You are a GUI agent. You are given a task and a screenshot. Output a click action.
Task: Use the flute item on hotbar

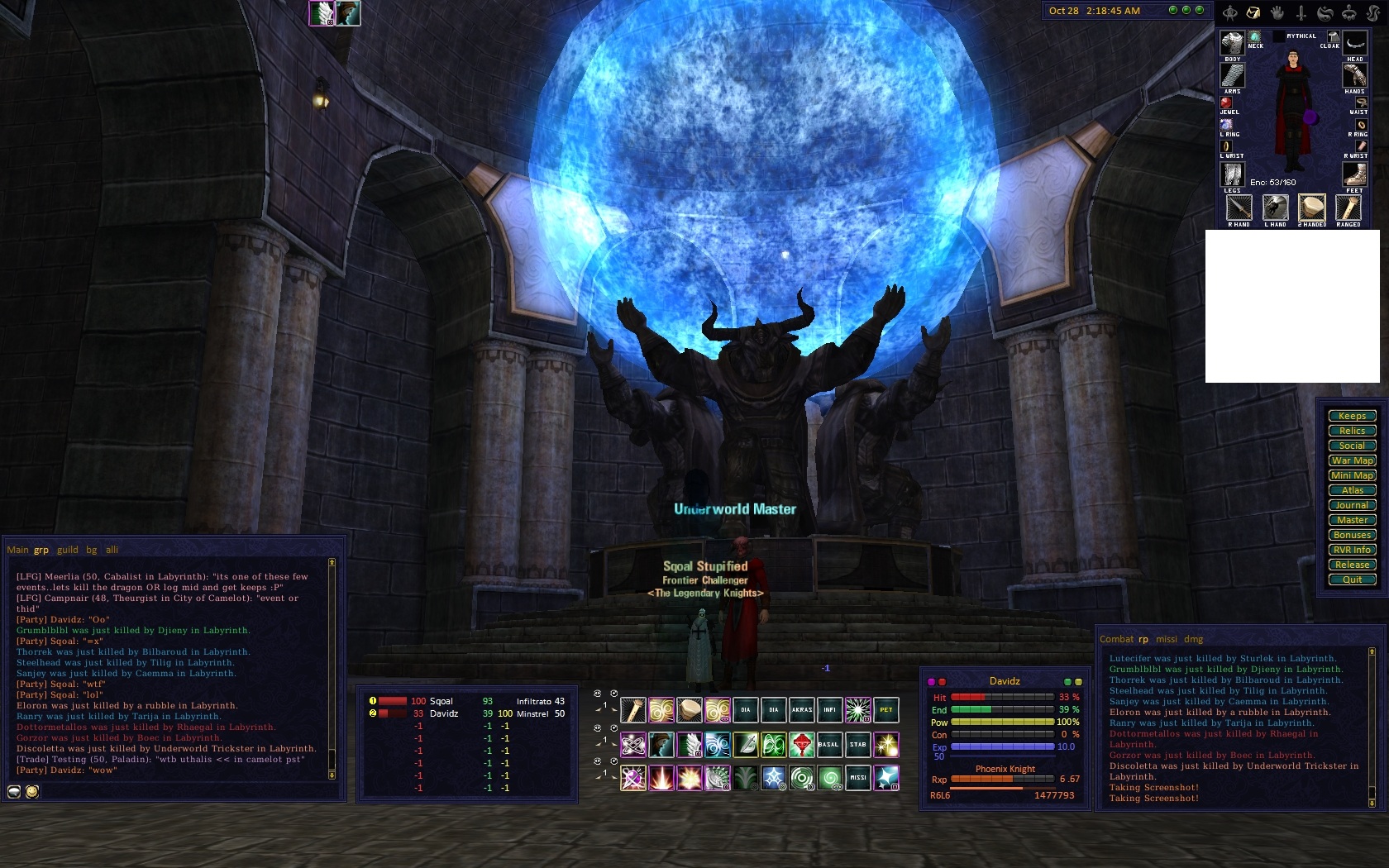pyautogui.click(x=633, y=710)
